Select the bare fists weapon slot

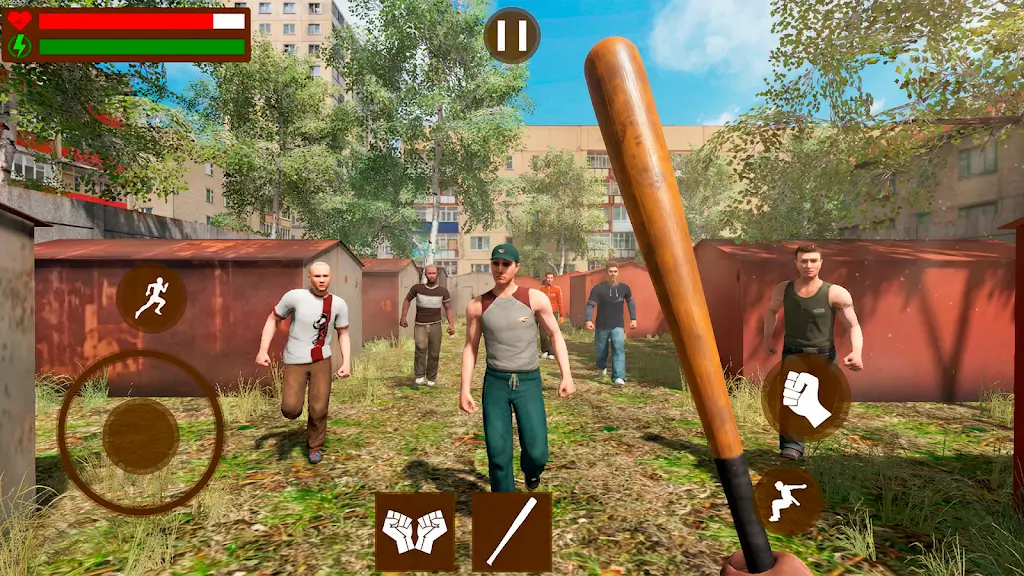[x=415, y=531]
